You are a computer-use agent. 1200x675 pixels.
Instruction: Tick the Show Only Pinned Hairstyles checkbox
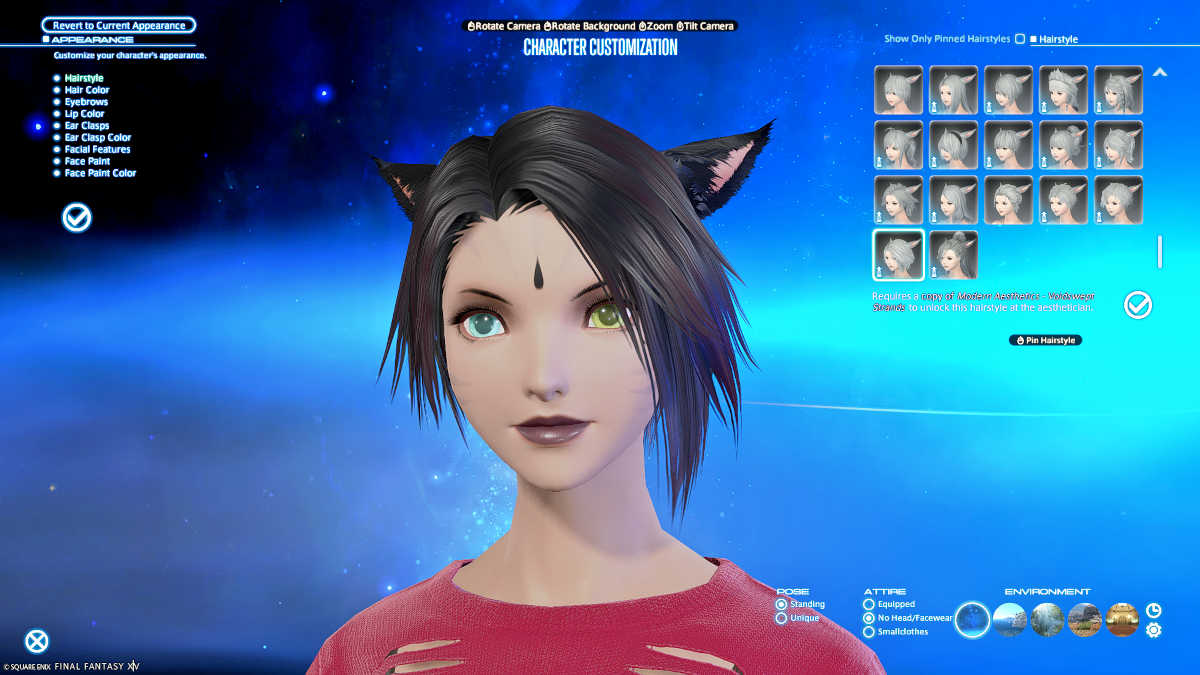pyautogui.click(x=1020, y=39)
